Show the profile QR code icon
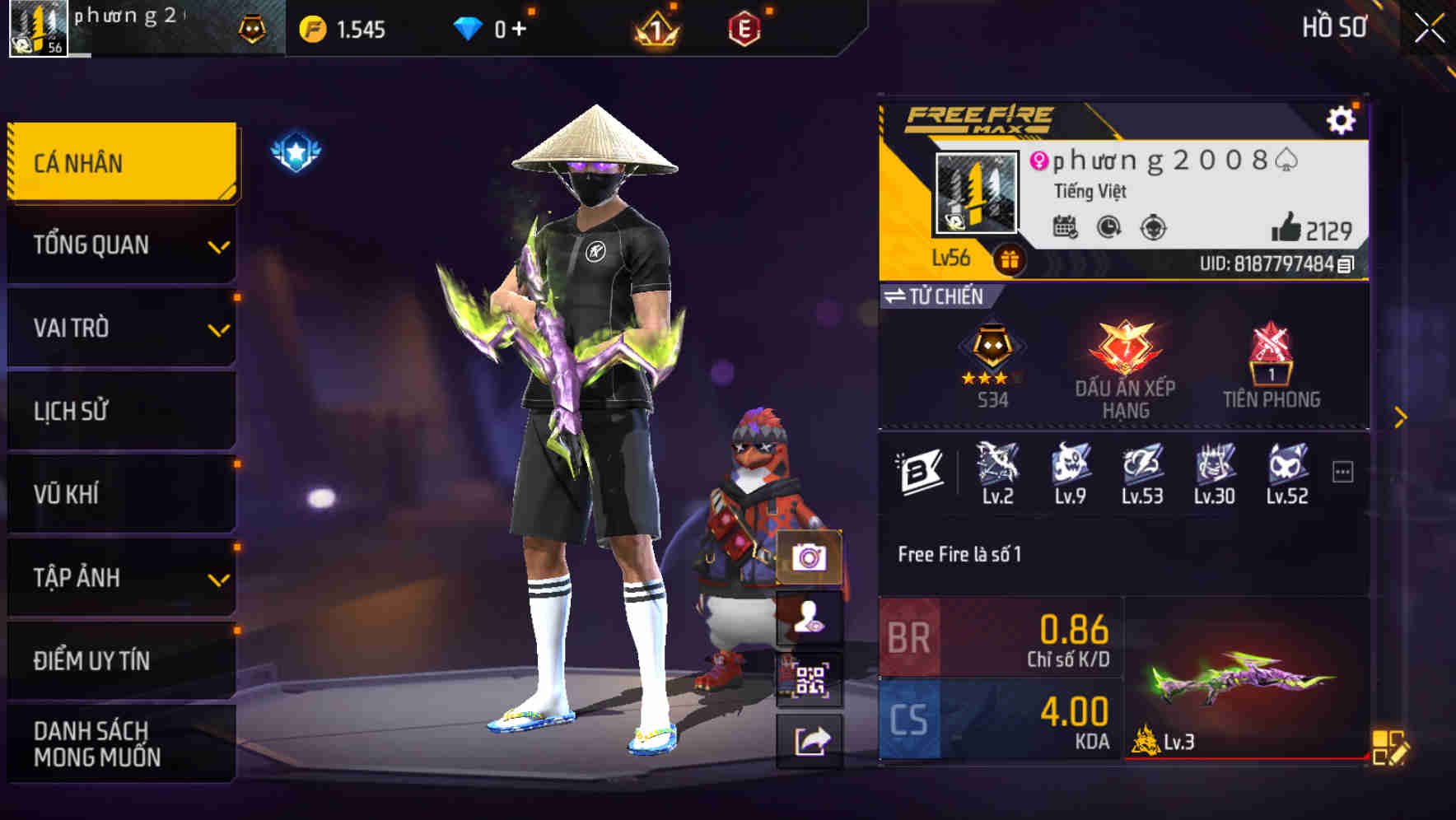Viewport: 1456px width, 820px height. [x=810, y=677]
